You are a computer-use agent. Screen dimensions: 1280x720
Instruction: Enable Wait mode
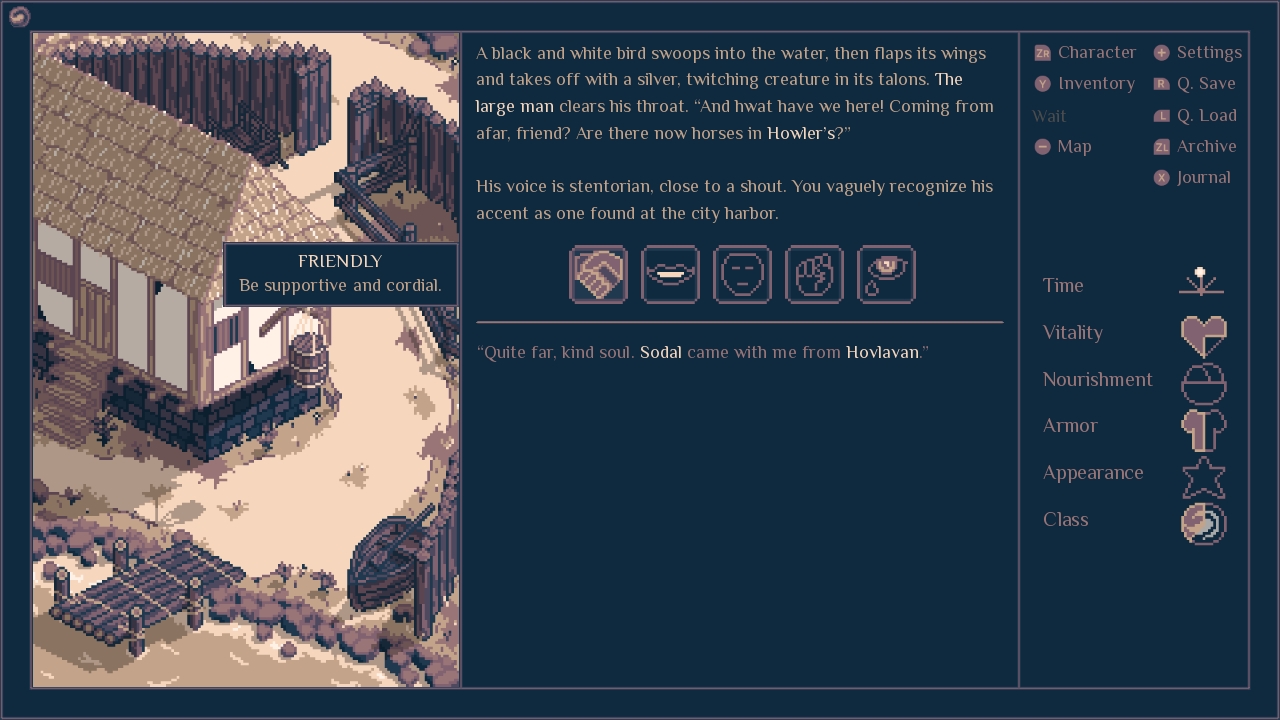(x=1049, y=116)
